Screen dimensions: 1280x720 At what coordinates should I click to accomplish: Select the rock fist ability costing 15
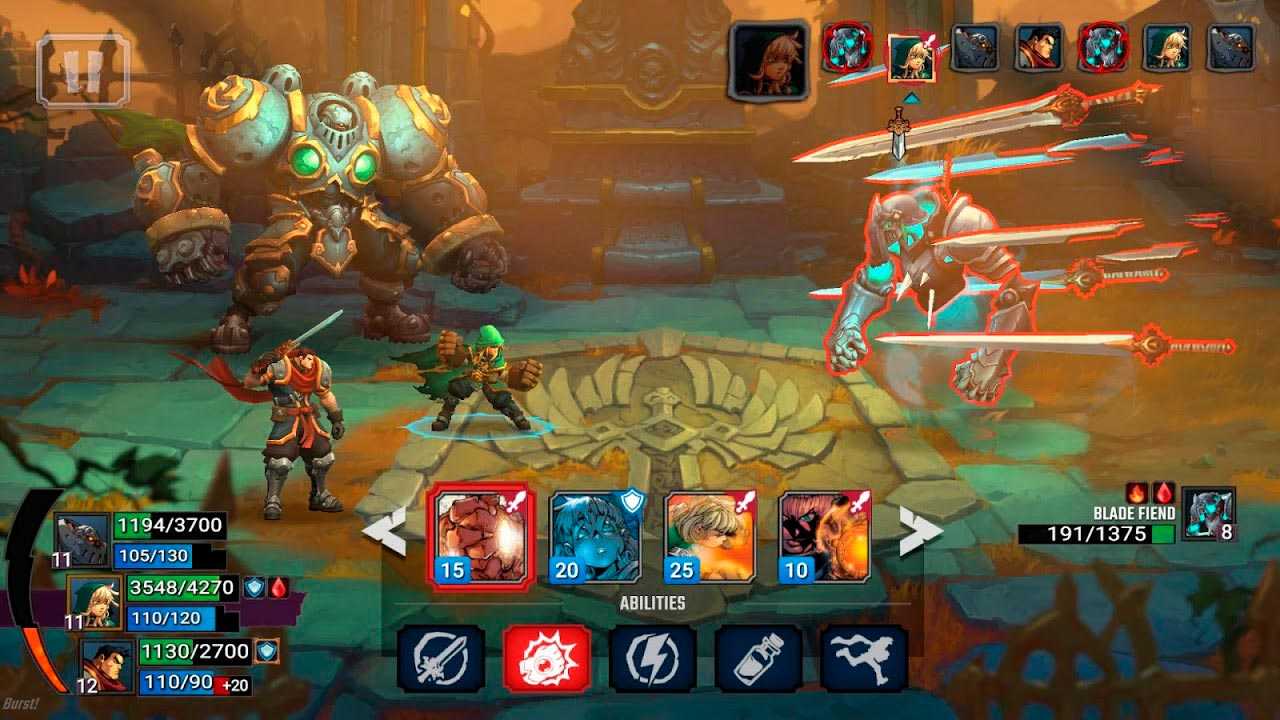(481, 535)
